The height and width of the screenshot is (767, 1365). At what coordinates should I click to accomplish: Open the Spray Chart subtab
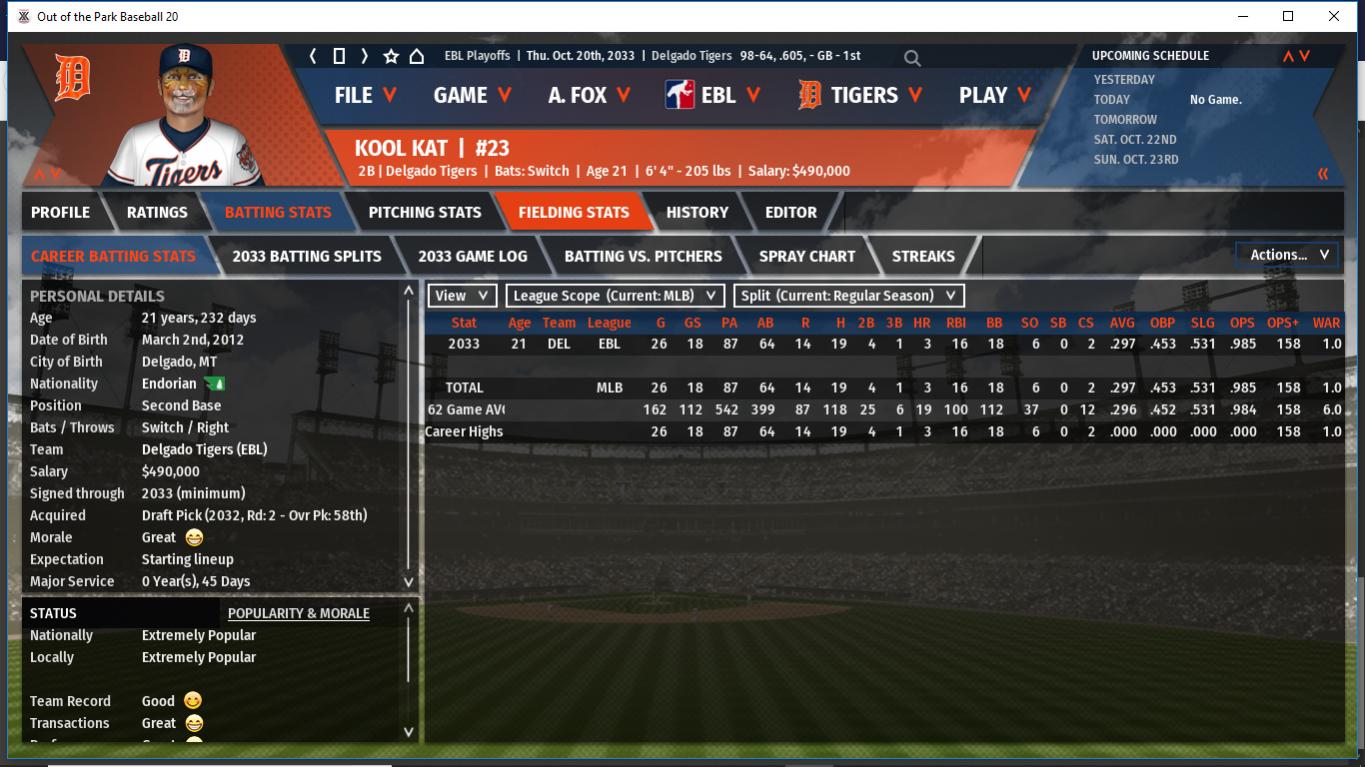pos(807,256)
